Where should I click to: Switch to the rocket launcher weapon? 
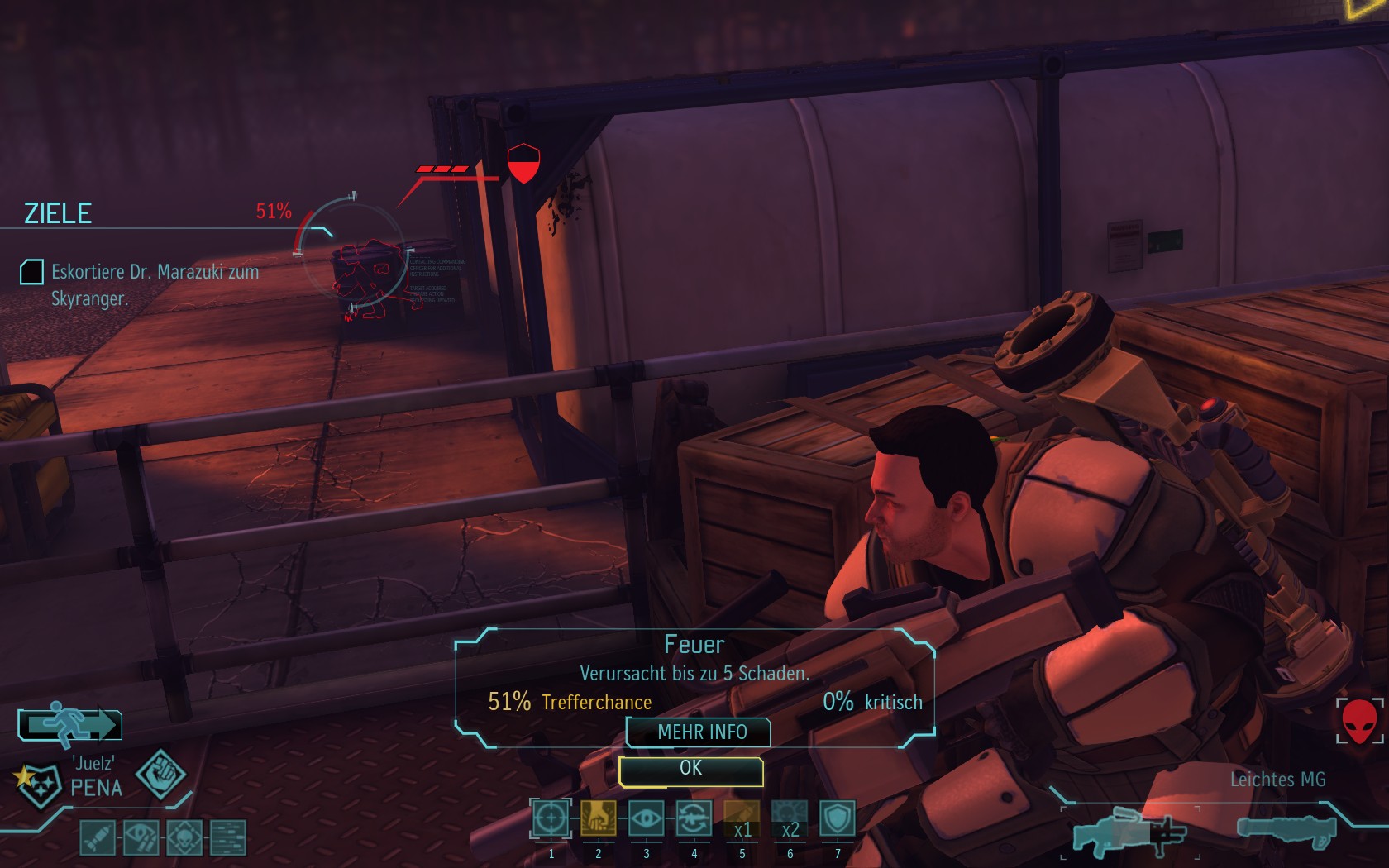pyautogui.click(x=1286, y=830)
